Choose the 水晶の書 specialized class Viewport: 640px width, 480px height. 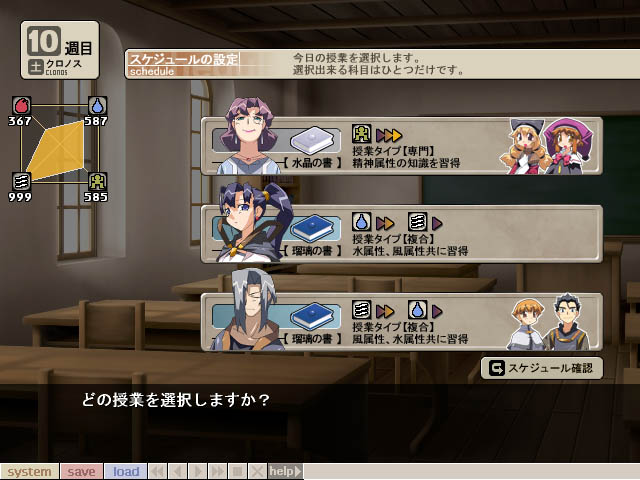click(400, 147)
